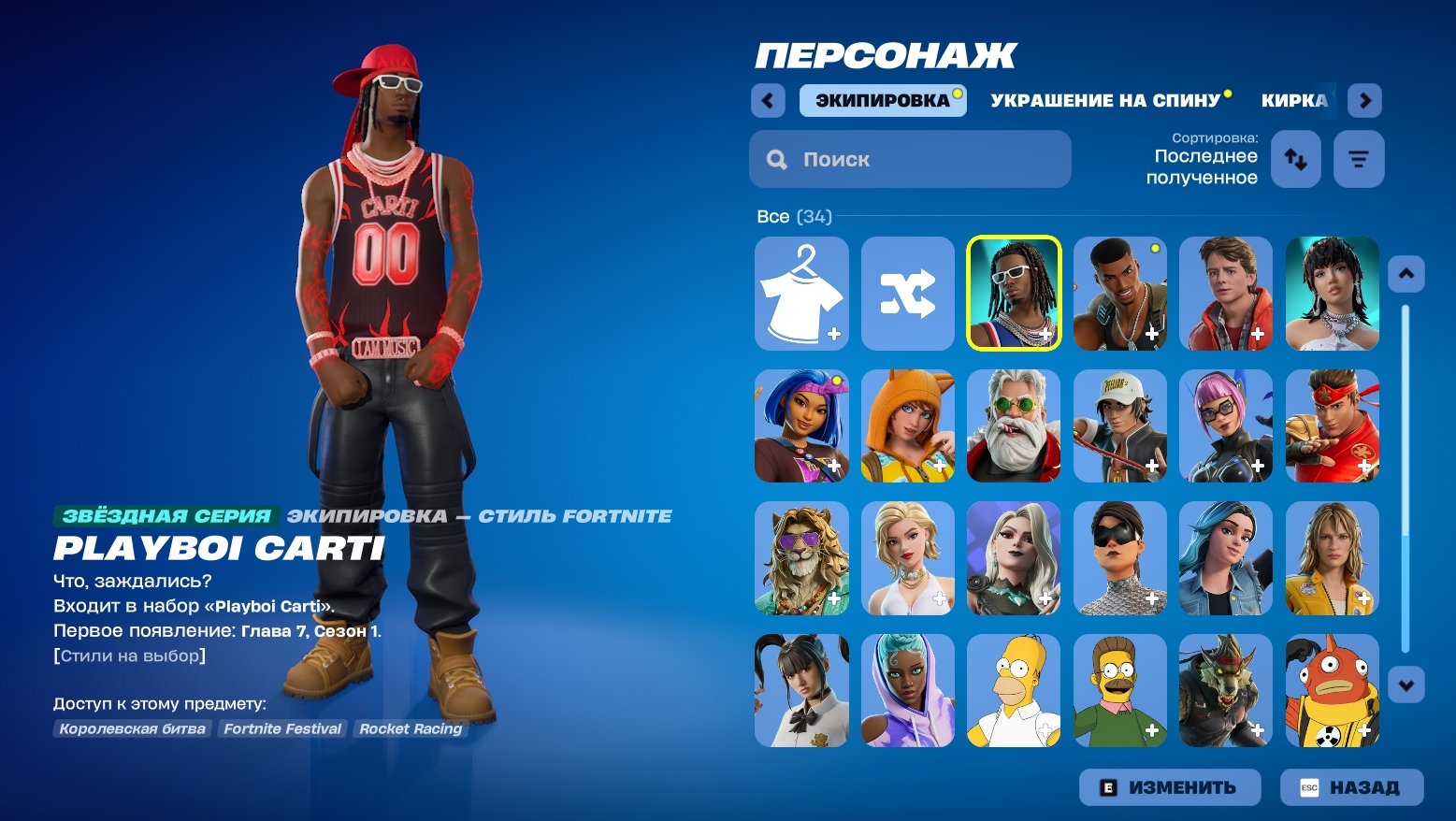Click inside the Поиск search field

coord(907,158)
